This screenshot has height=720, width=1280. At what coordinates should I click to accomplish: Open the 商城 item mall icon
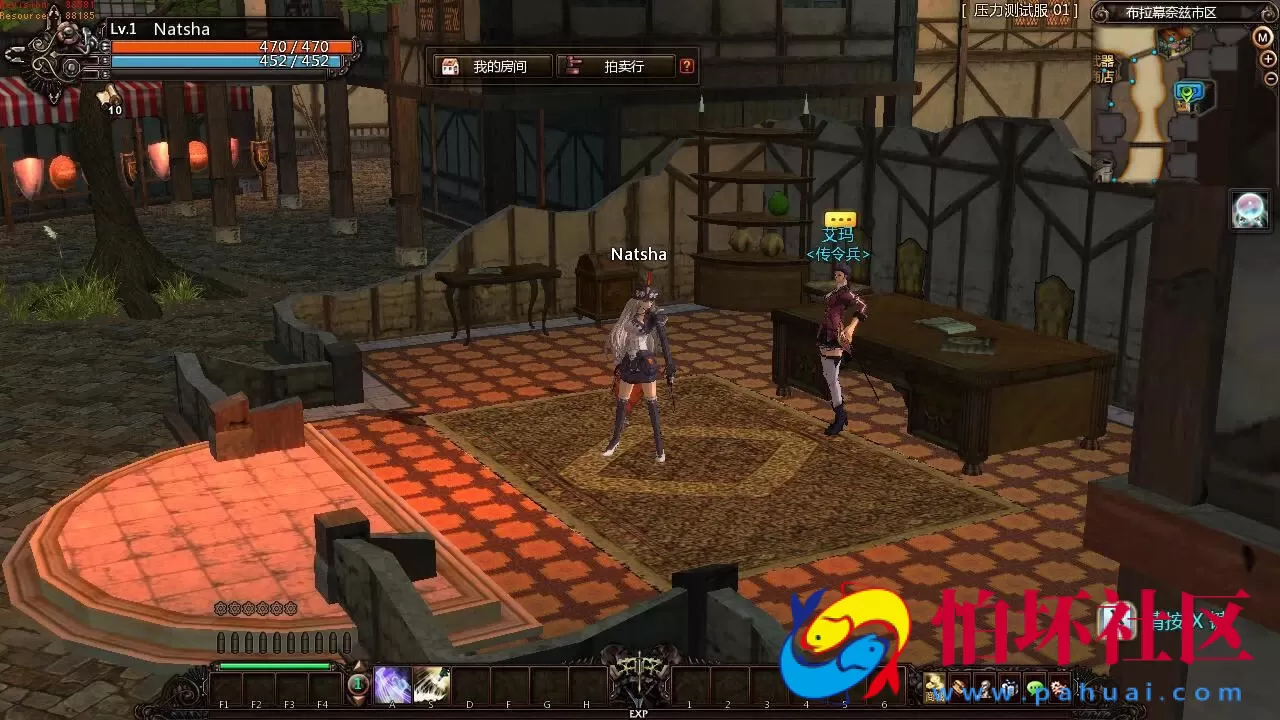[934, 688]
